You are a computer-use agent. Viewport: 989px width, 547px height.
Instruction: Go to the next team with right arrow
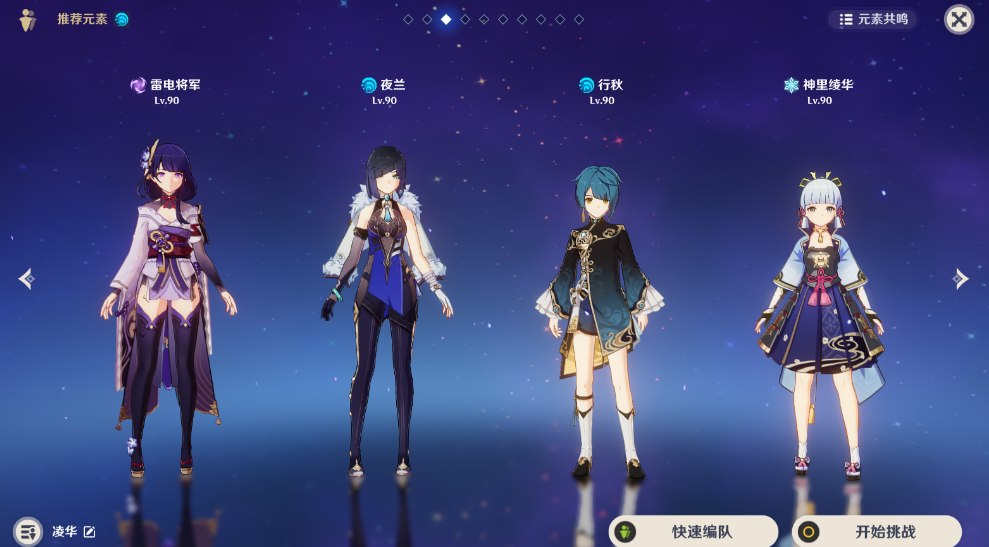(961, 279)
